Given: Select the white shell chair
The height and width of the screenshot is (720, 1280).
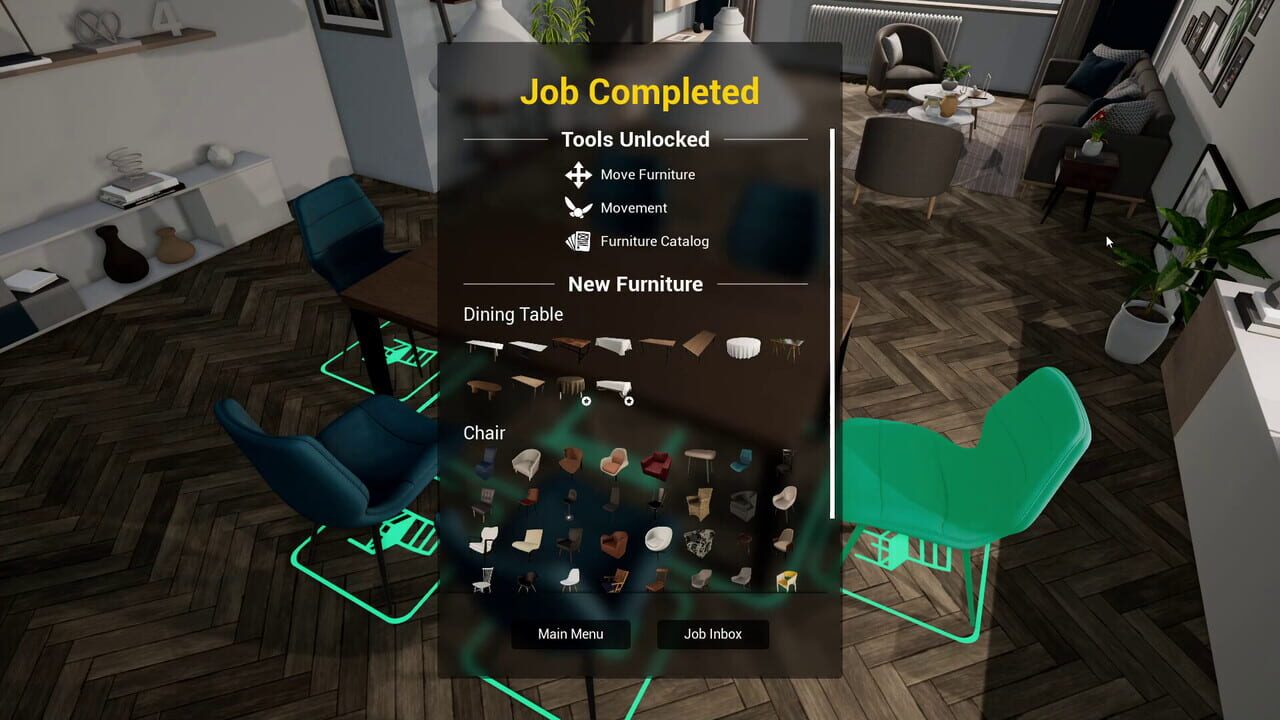Looking at the screenshot, I should (573, 577).
